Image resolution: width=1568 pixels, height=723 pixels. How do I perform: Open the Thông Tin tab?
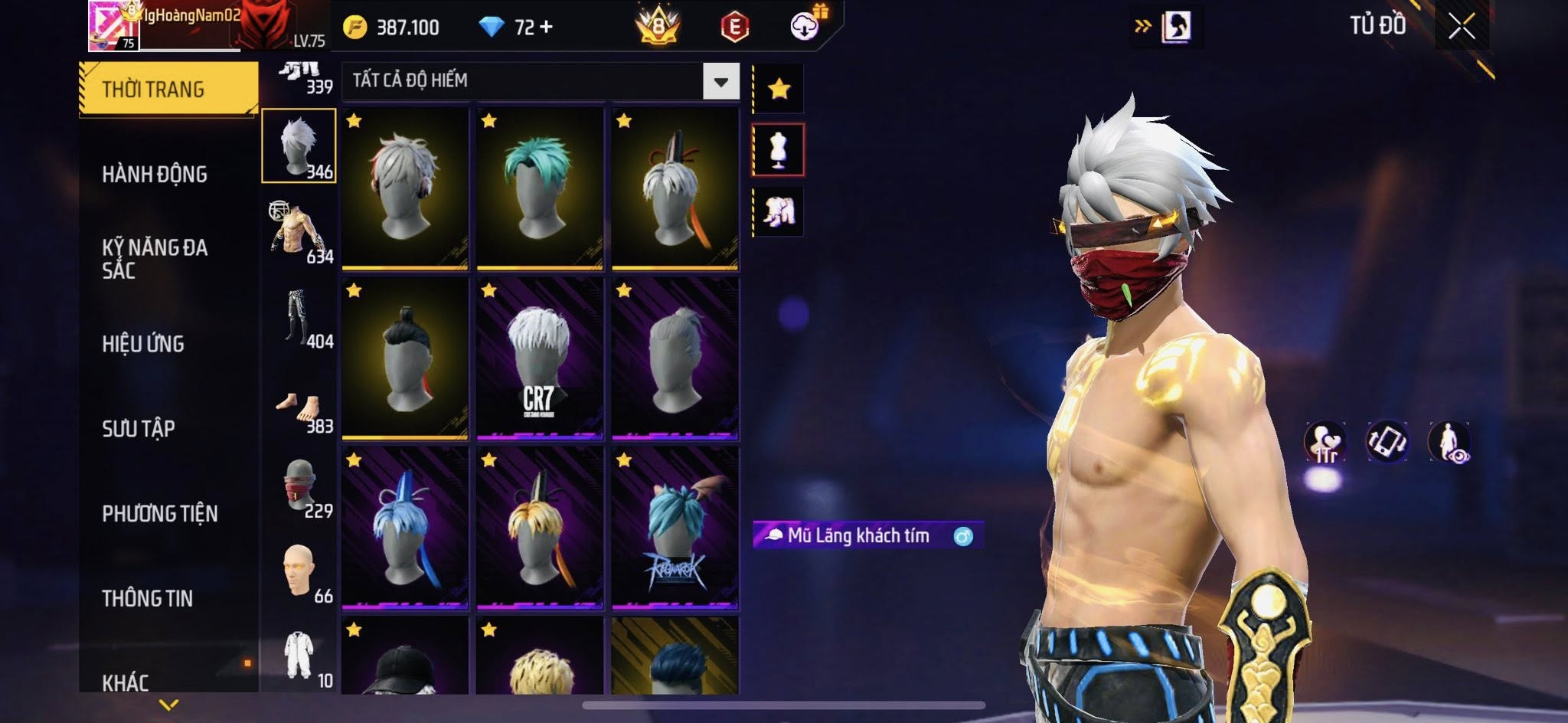pos(147,598)
